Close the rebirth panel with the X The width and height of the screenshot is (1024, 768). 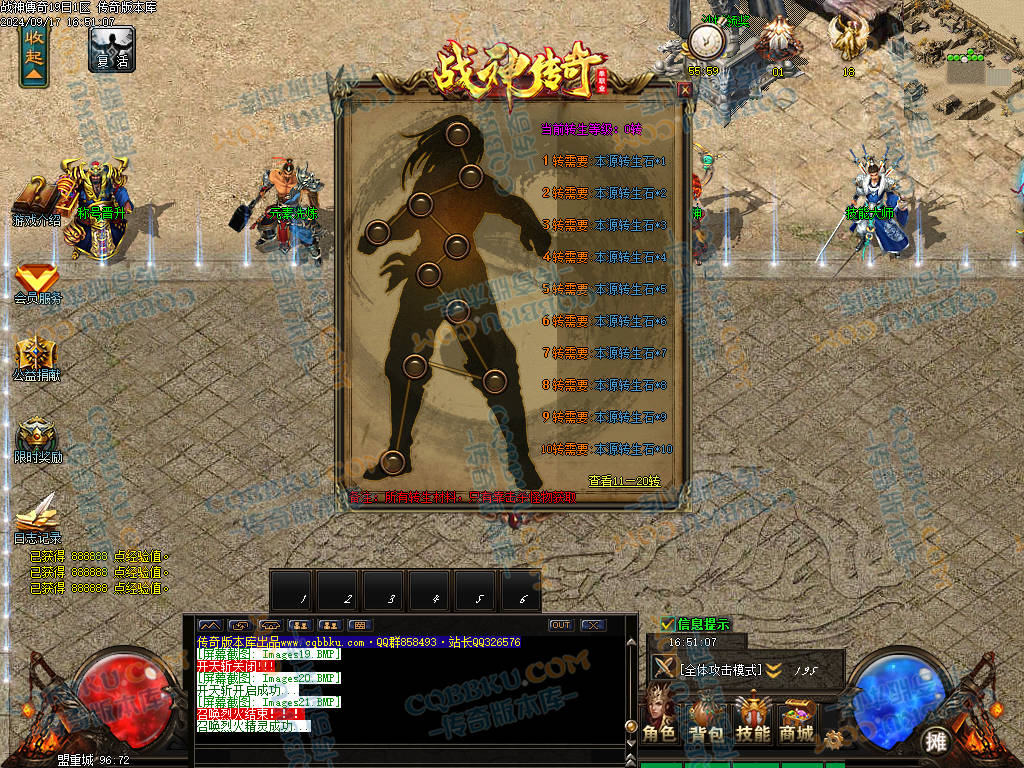coord(685,89)
